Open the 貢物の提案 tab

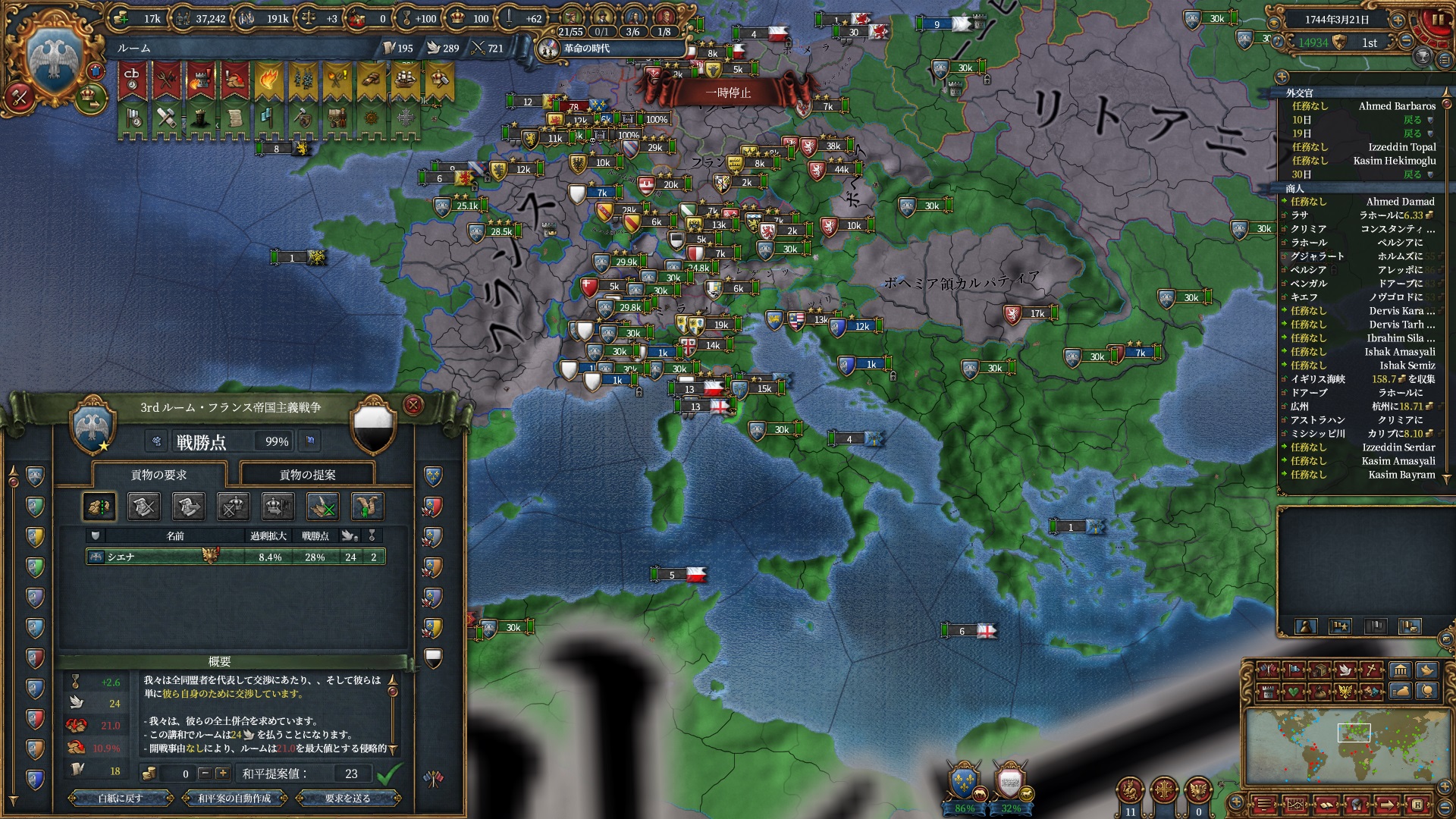[x=307, y=475]
